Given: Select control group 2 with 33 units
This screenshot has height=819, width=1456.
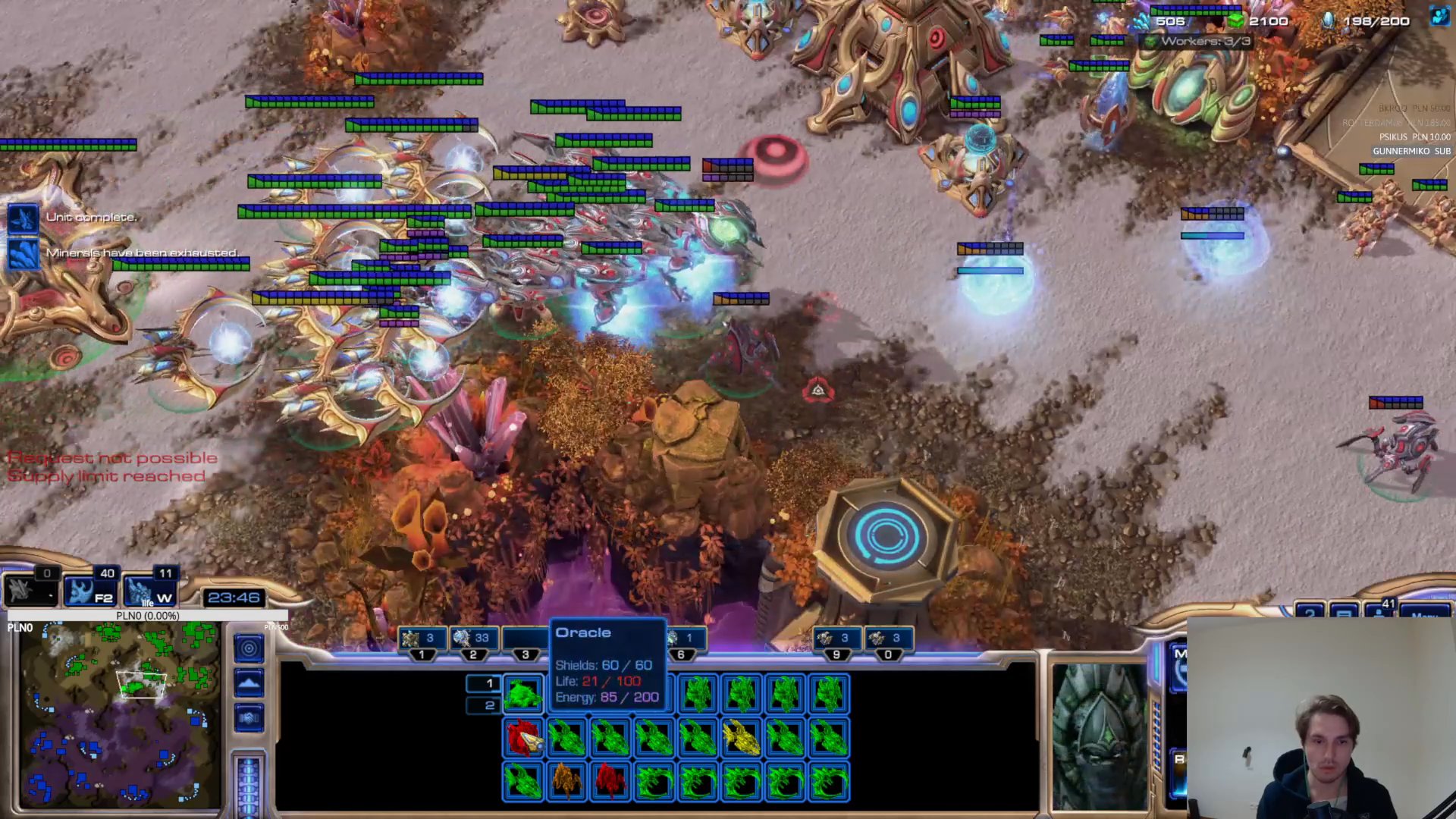Looking at the screenshot, I should click(472, 639).
